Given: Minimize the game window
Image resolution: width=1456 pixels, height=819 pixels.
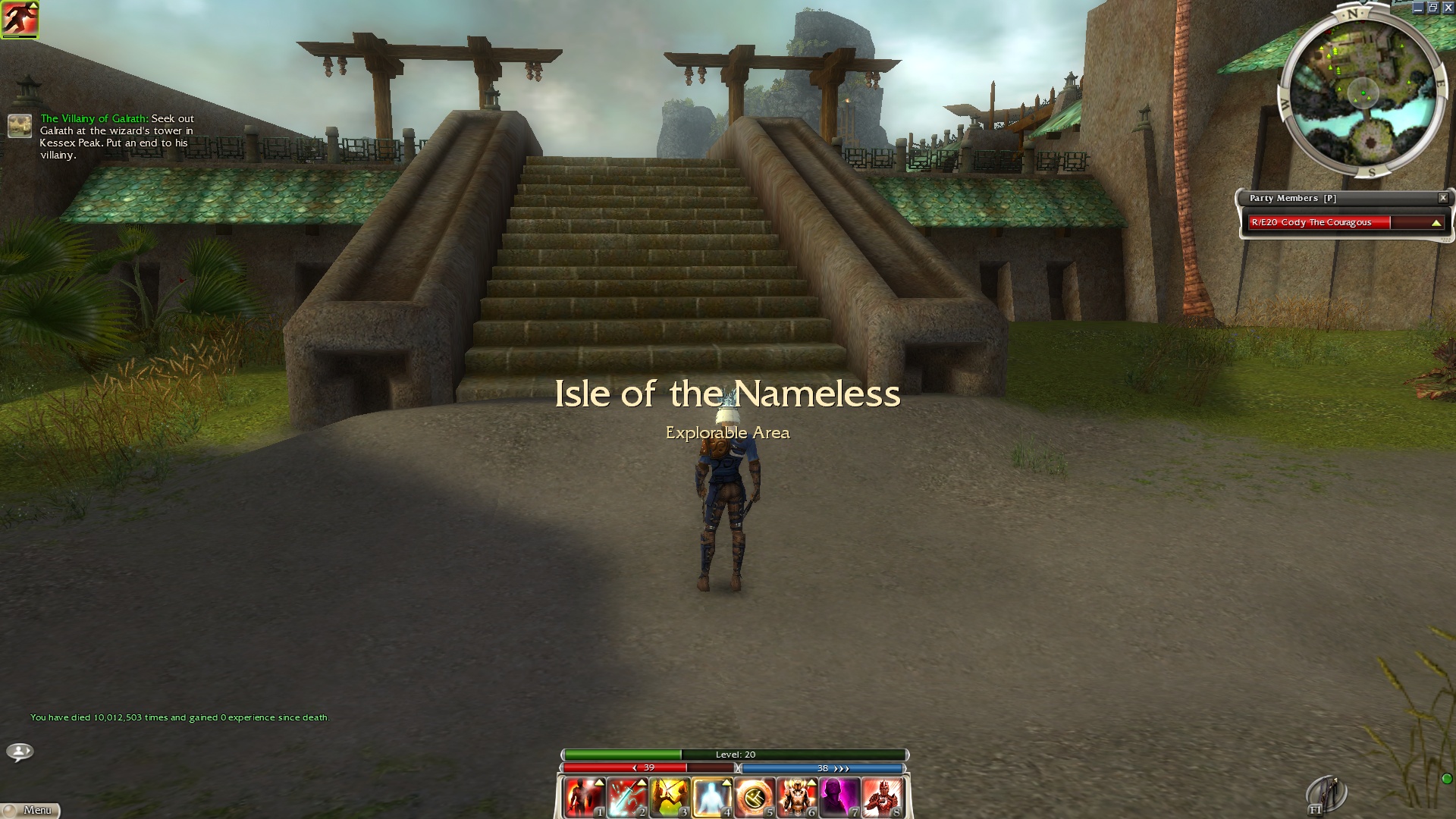Looking at the screenshot, I should [1418, 8].
